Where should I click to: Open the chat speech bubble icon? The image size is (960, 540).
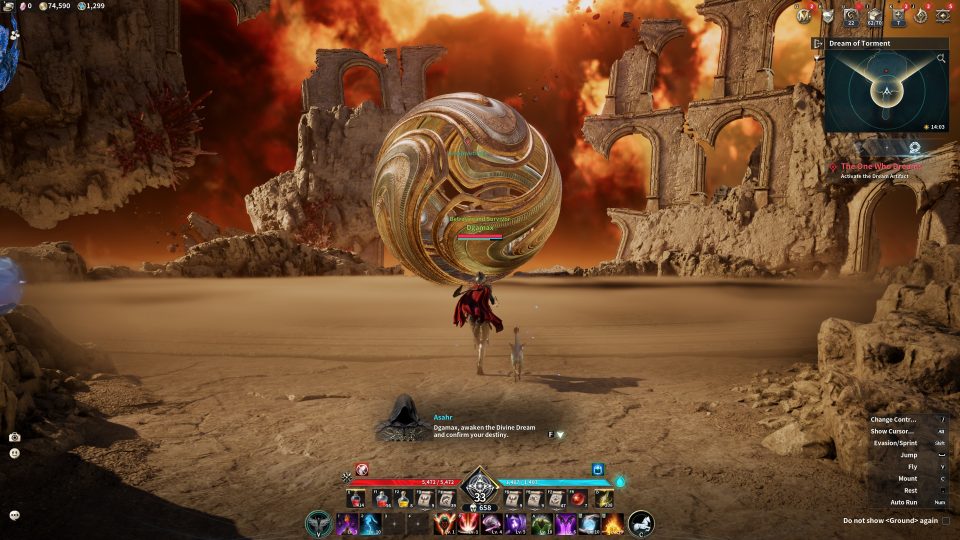tap(15, 515)
